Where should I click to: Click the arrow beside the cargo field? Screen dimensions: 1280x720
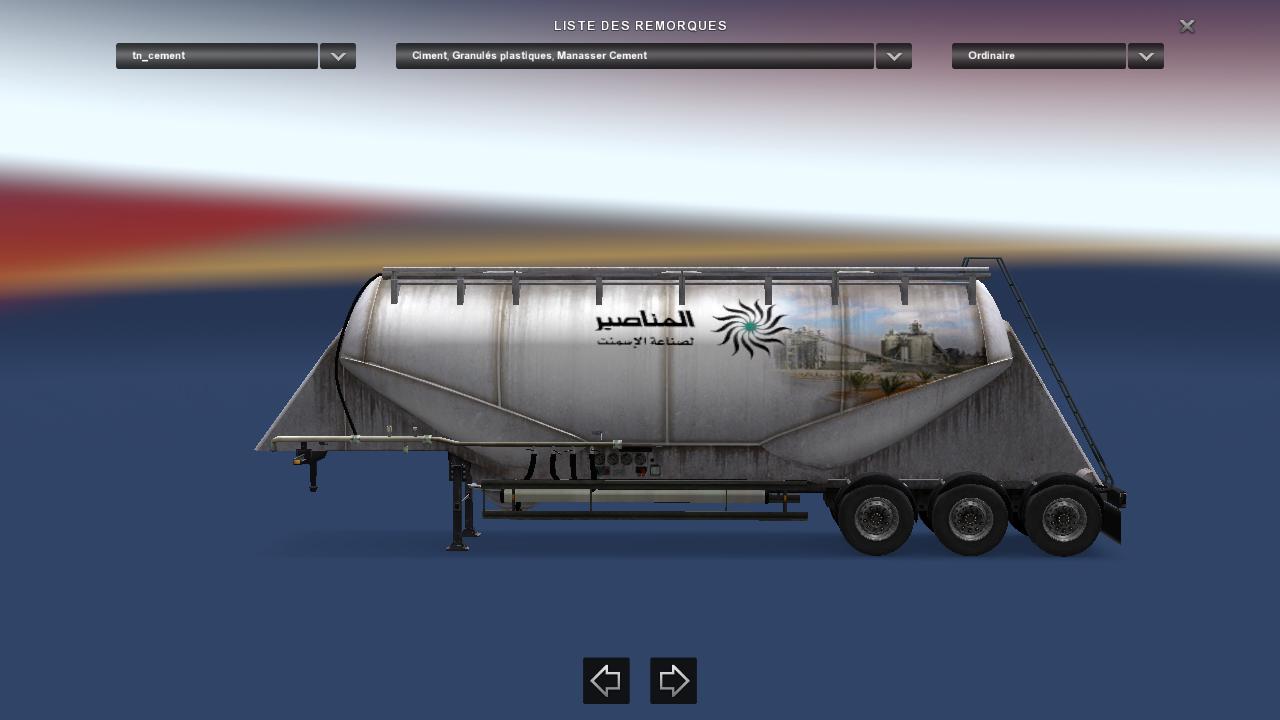coord(894,57)
